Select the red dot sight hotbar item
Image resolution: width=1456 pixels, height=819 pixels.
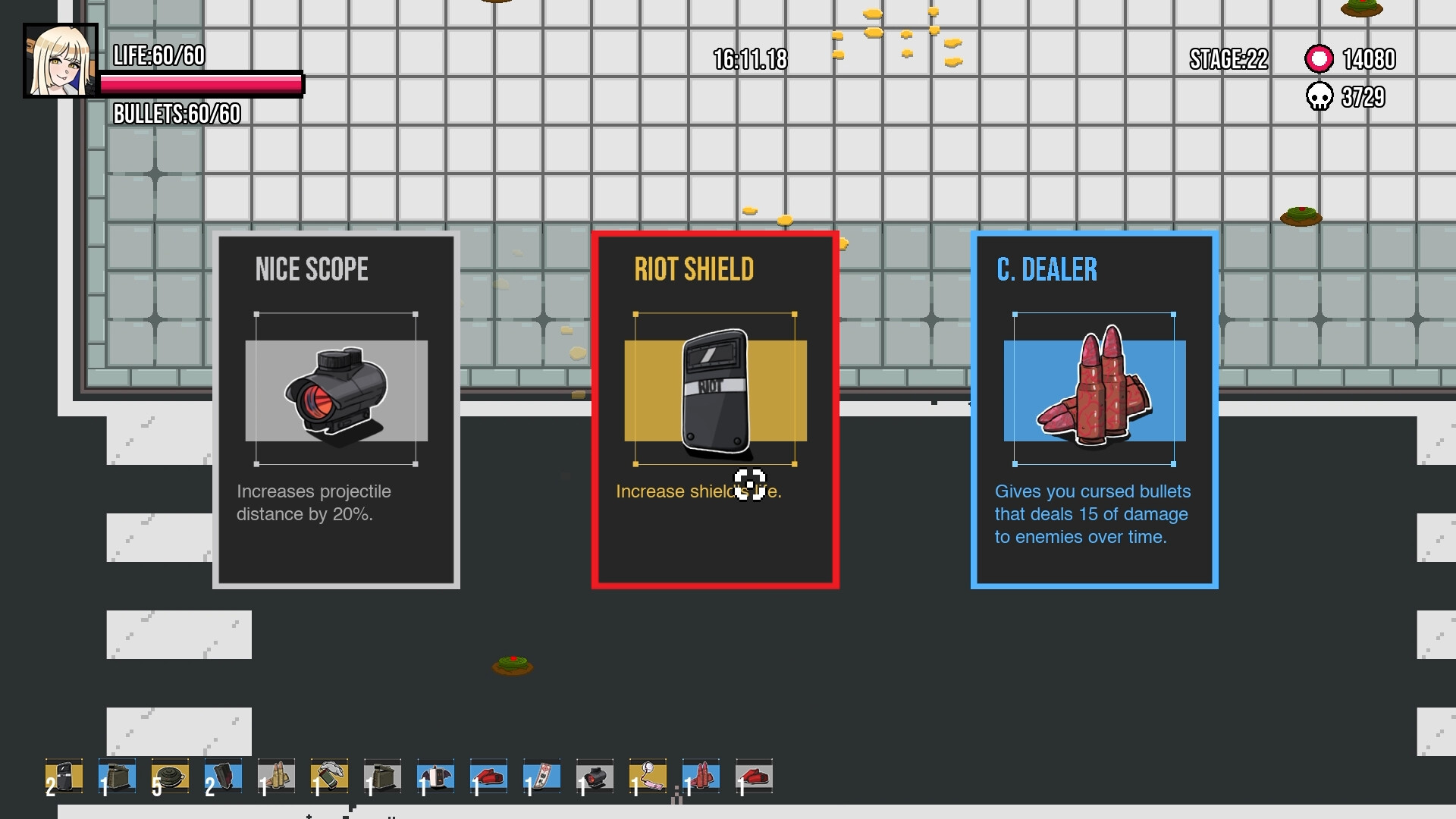(595, 777)
